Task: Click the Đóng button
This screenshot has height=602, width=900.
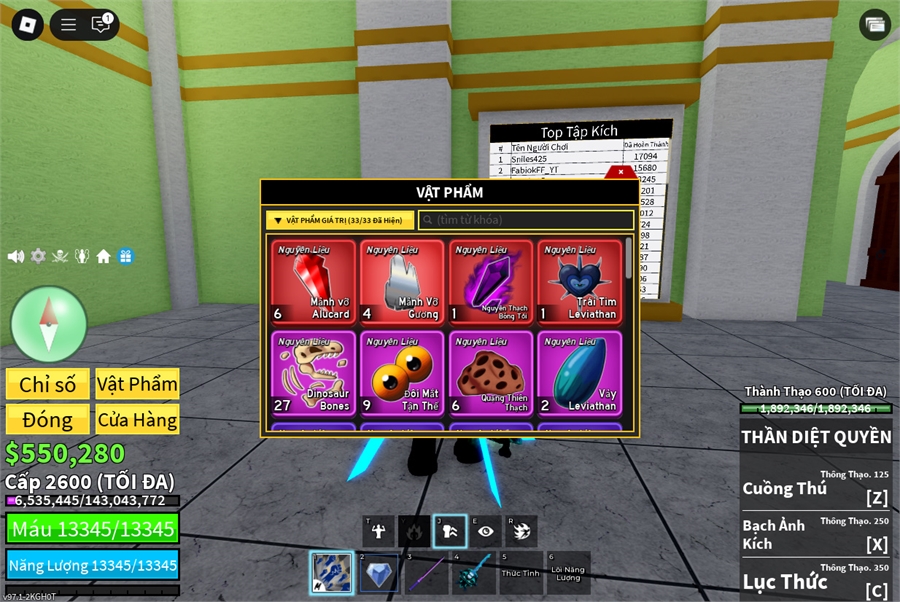Action: pyautogui.click(x=47, y=419)
